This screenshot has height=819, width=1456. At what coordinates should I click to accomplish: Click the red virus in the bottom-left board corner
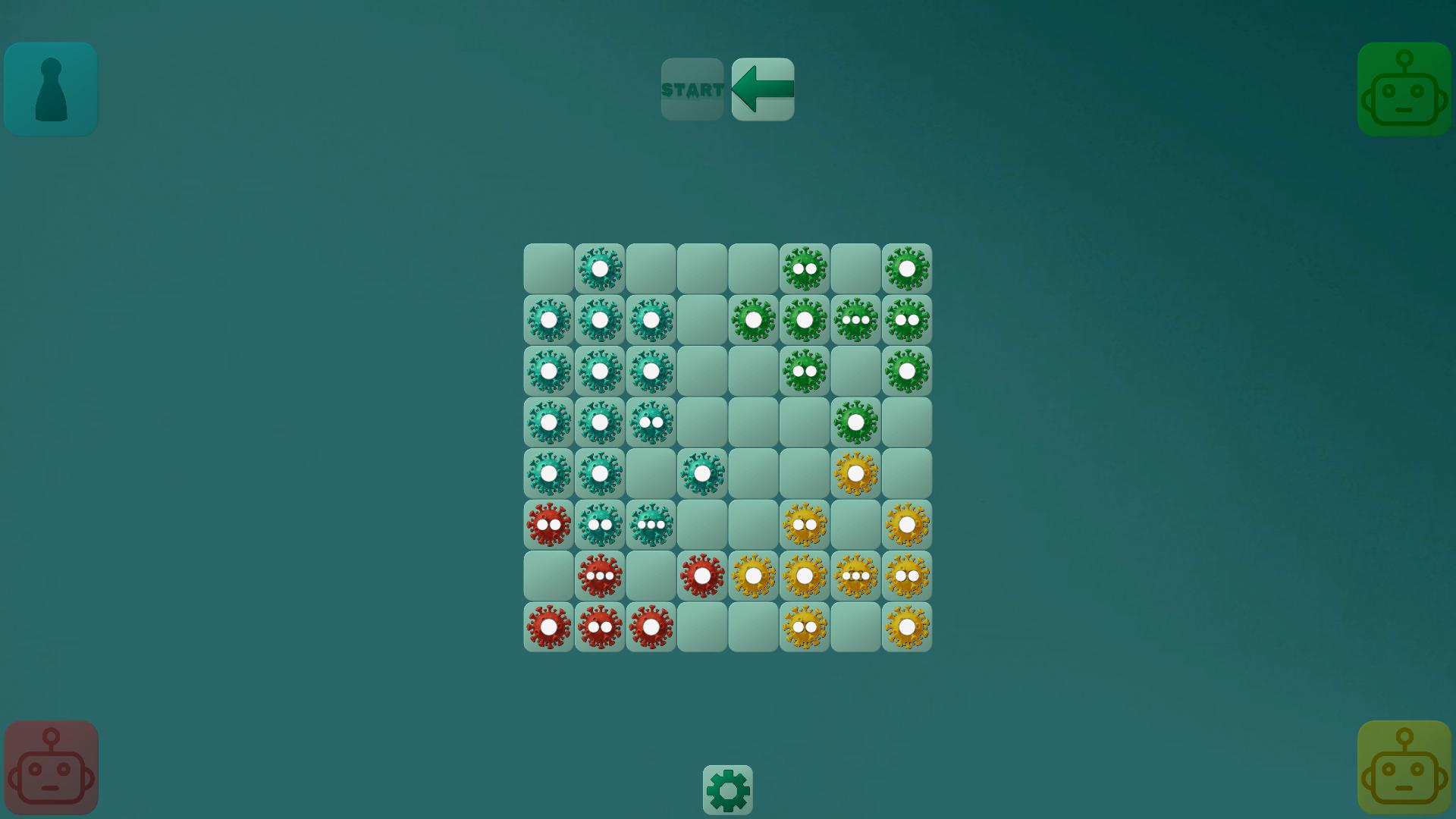pos(548,626)
